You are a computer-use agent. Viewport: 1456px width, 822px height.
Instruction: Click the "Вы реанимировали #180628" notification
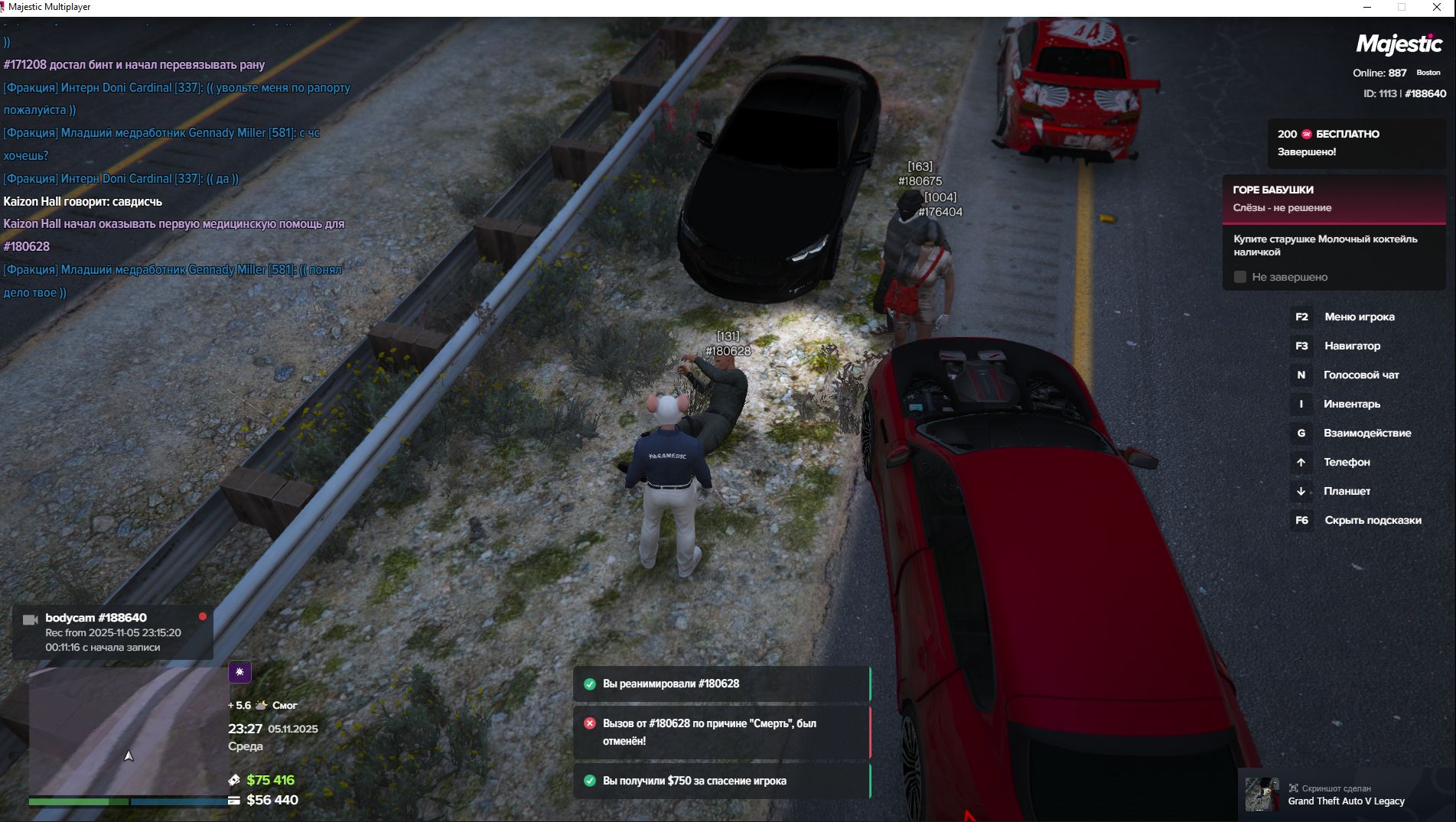click(x=721, y=684)
